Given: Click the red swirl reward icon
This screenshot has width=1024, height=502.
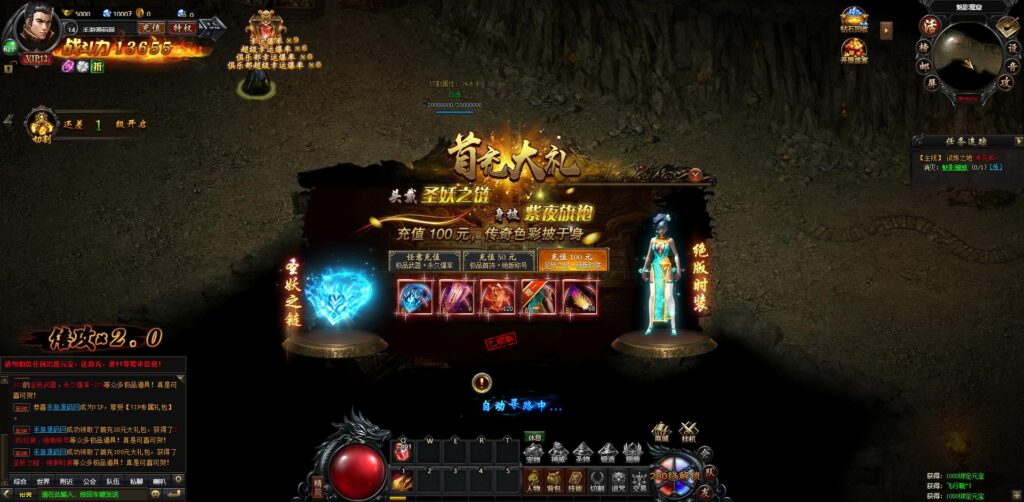Looking at the screenshot, I should coord(497,297).
